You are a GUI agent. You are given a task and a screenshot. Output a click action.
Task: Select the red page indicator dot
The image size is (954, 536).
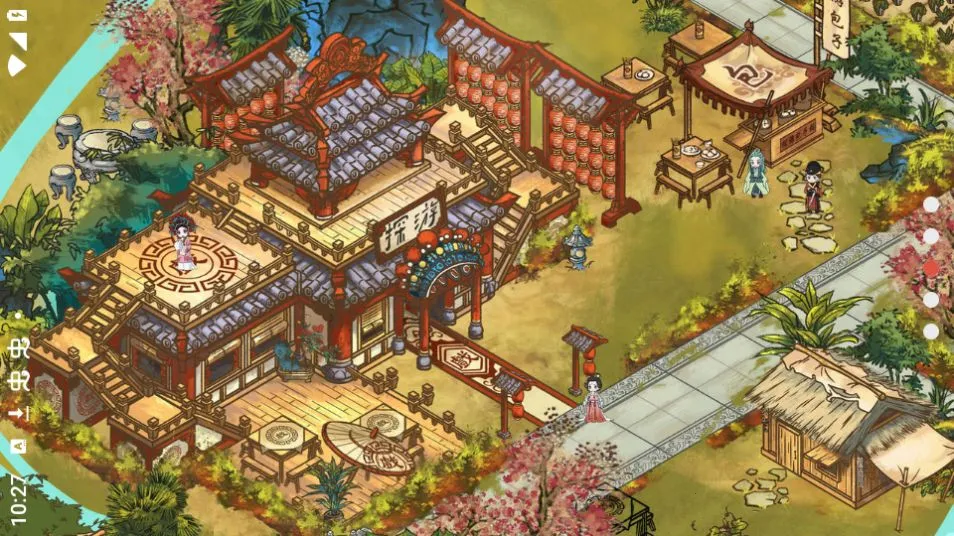coord(931,268)
